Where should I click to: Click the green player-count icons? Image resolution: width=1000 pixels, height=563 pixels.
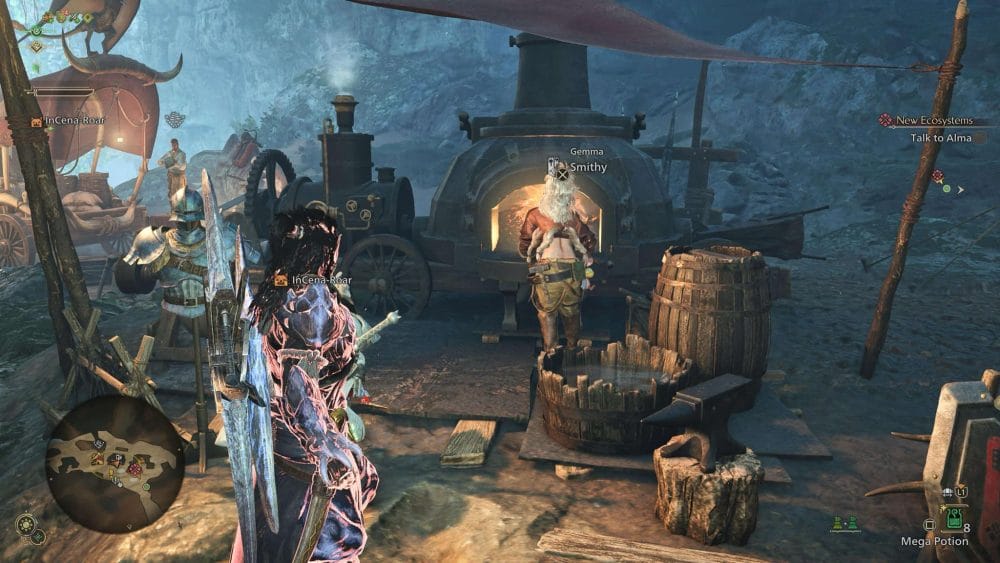[844, 523]
